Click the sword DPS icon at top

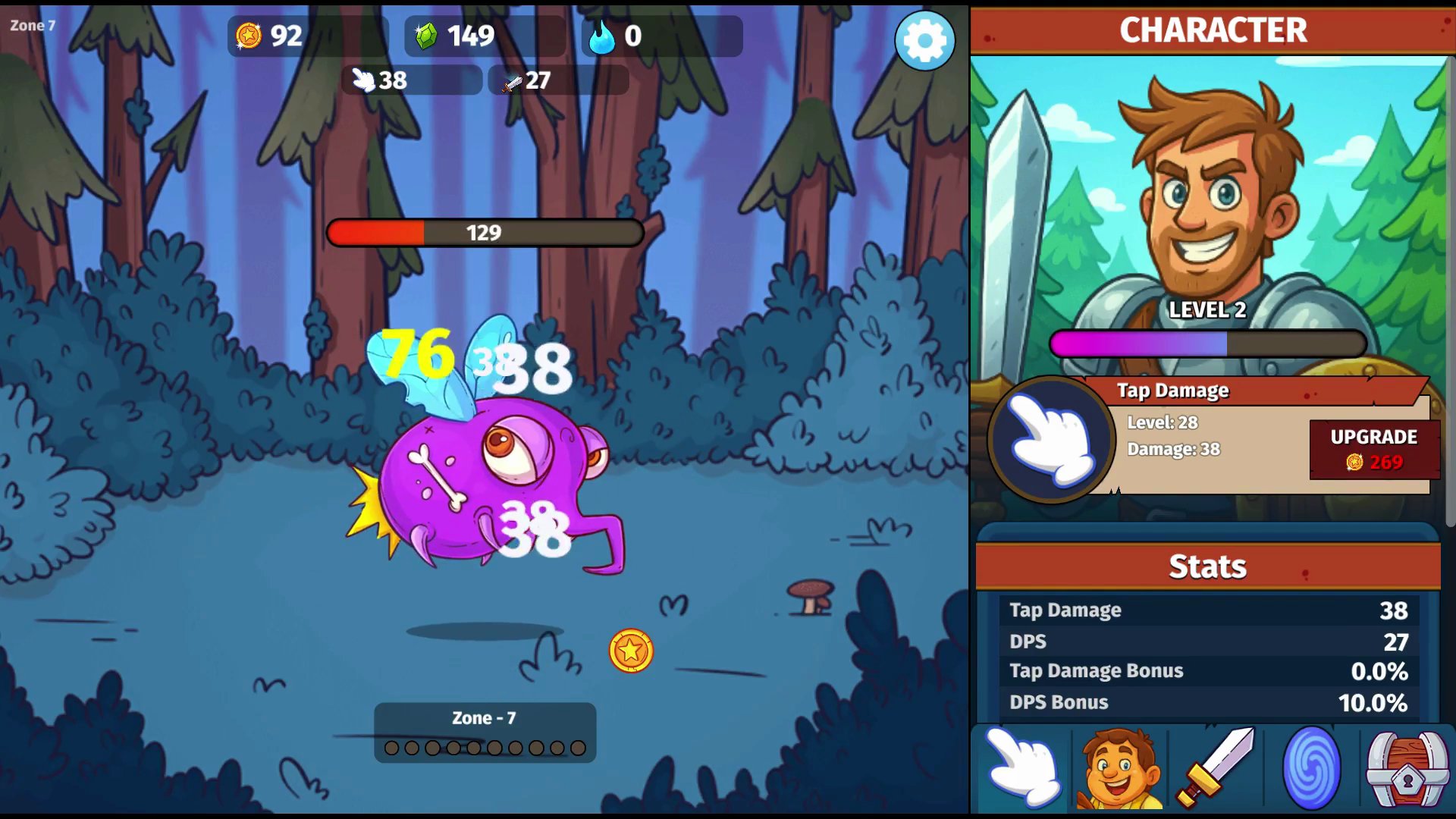(x=510, y=82)
